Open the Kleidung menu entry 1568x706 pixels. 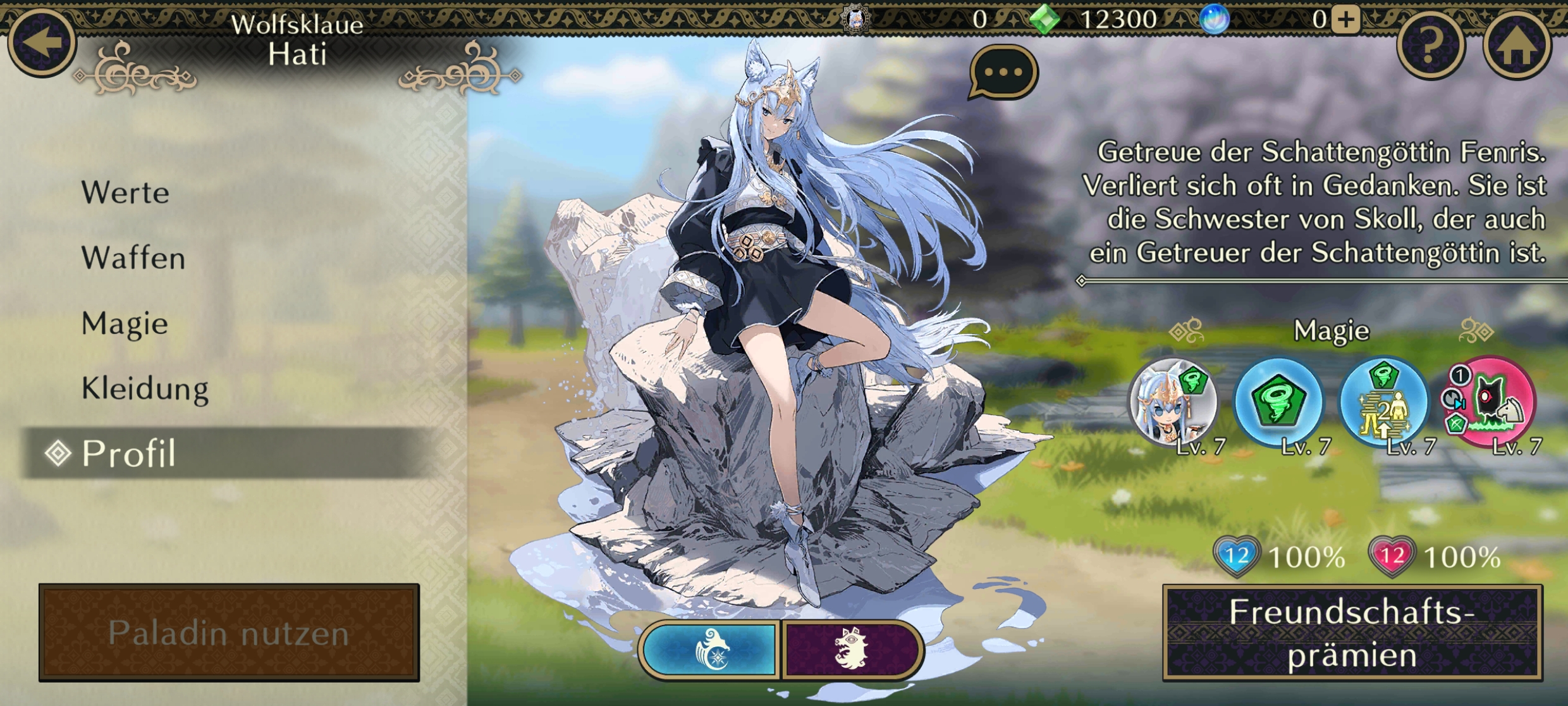(145, 389)
